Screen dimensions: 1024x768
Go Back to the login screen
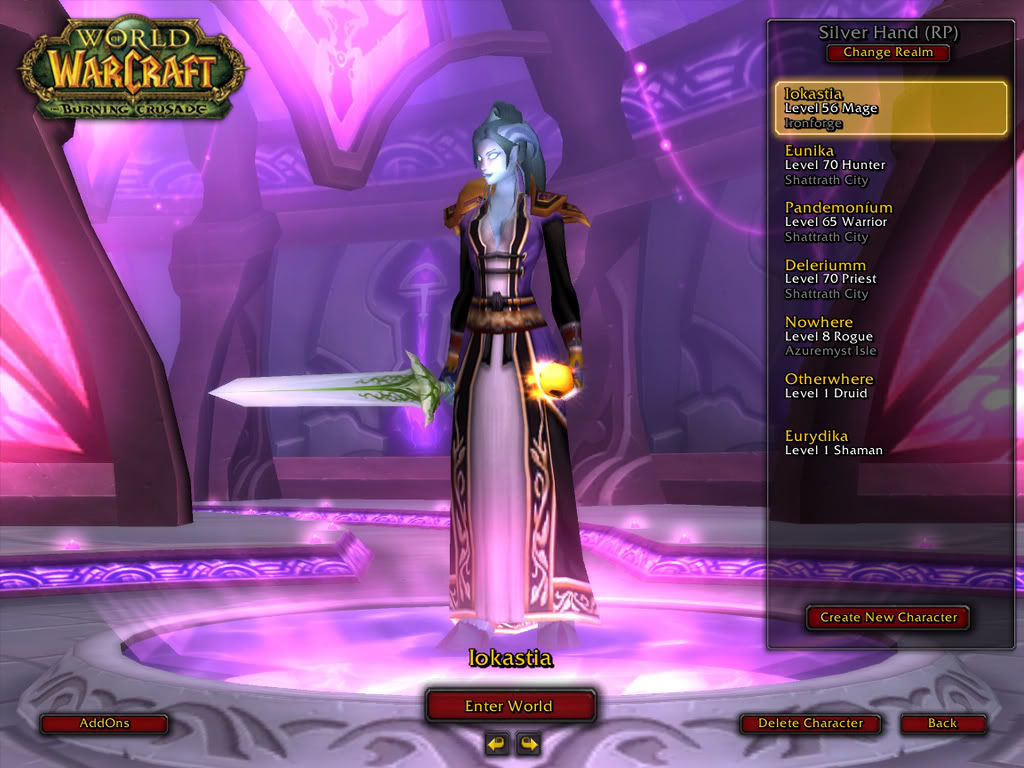942,723
